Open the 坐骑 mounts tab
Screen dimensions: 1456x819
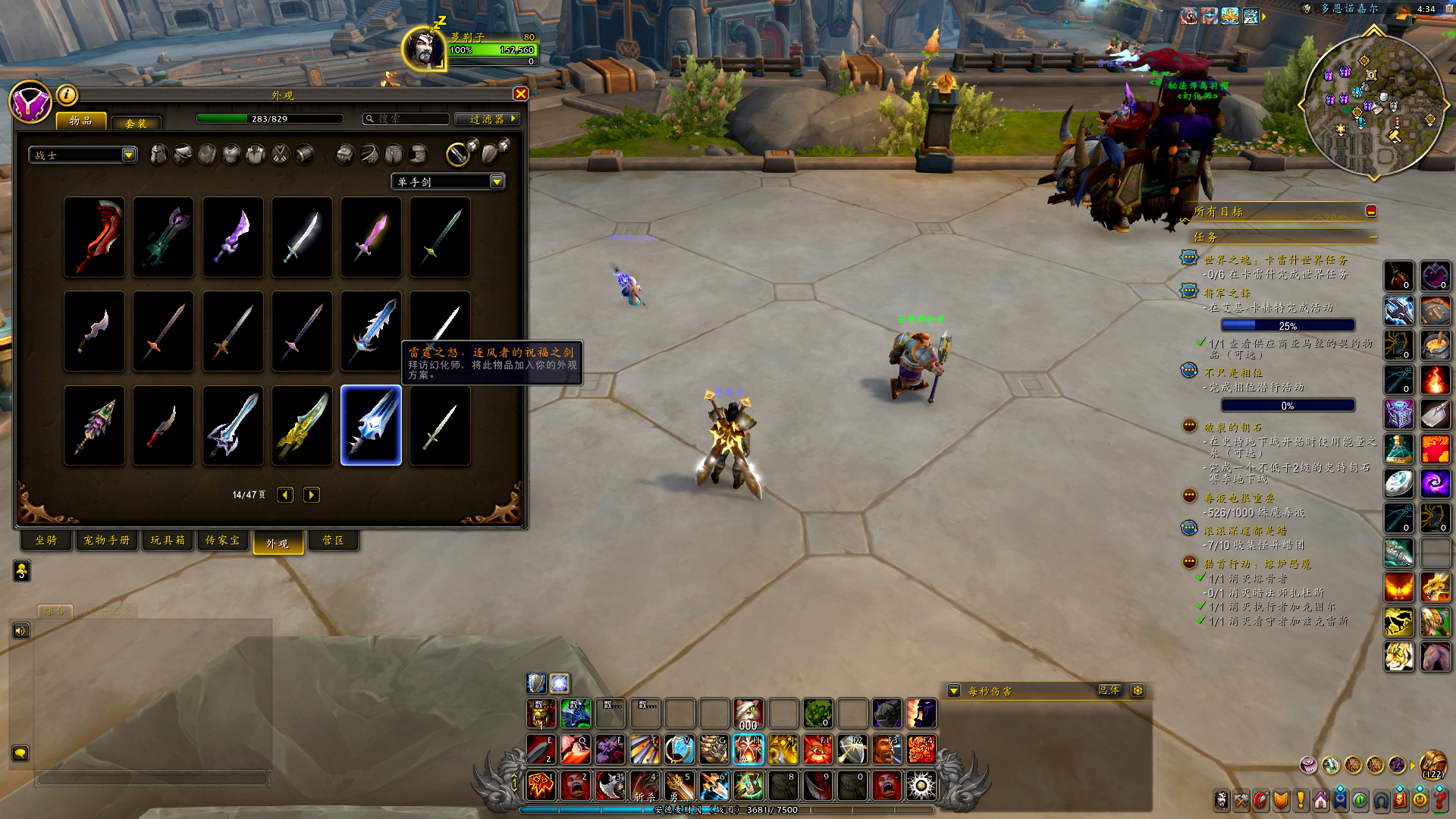click(x=46, y=541)
